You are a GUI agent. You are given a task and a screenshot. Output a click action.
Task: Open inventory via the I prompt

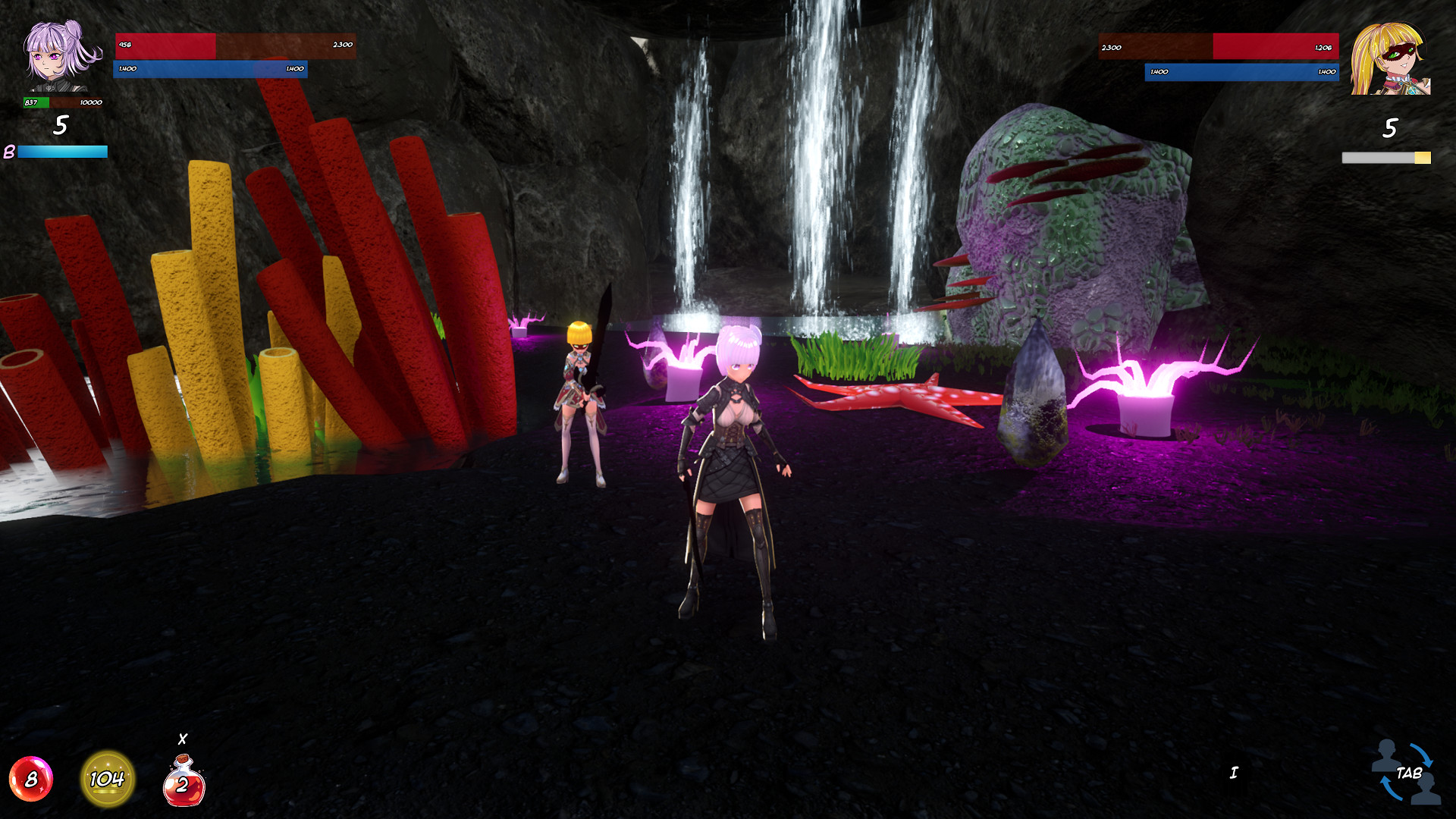tap(1233, 772)
